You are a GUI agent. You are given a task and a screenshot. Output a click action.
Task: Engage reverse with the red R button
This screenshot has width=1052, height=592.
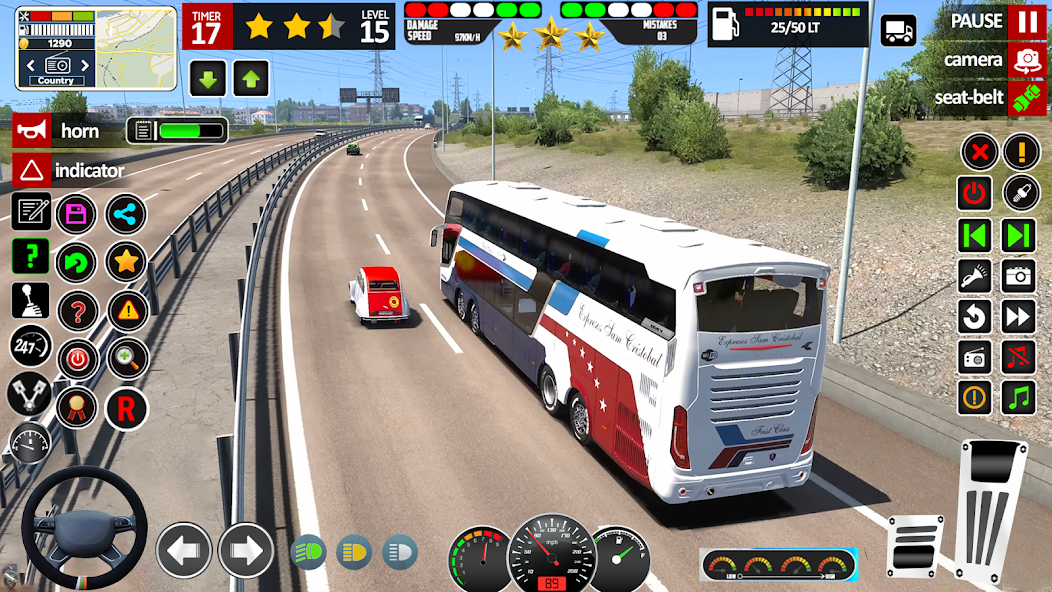click(126, 409)
